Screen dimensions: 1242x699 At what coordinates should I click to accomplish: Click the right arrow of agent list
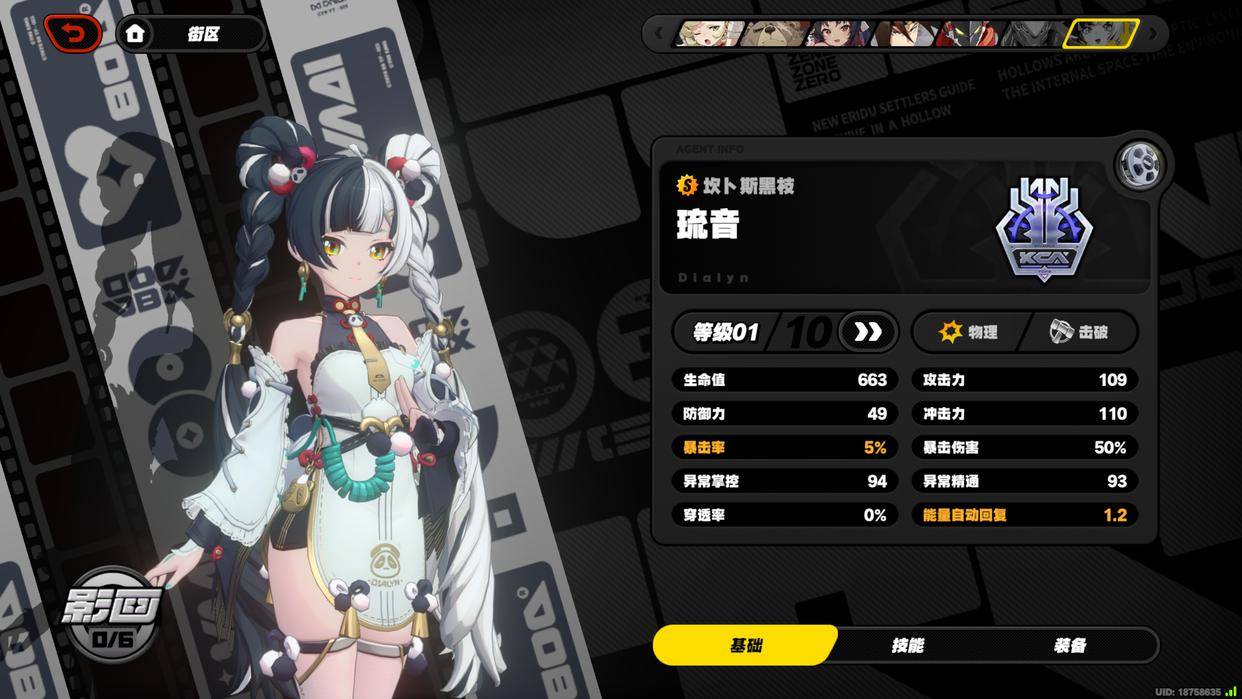(x=1152, y=34)
